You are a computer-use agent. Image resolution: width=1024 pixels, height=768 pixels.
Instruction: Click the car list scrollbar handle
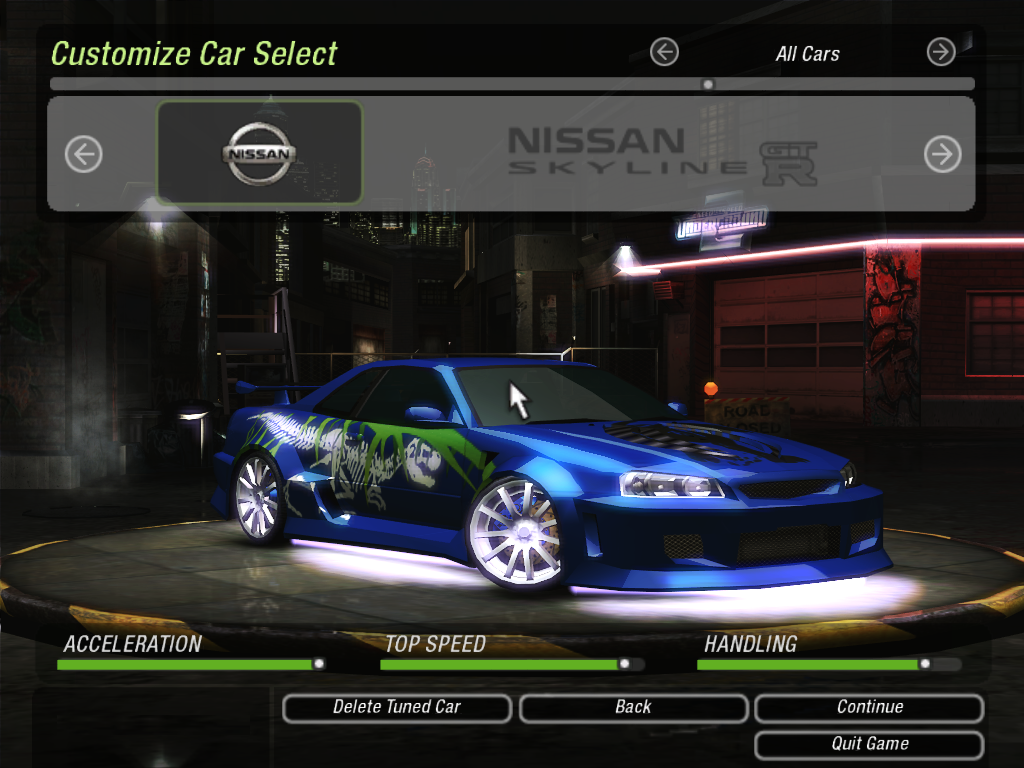(708, 84)
